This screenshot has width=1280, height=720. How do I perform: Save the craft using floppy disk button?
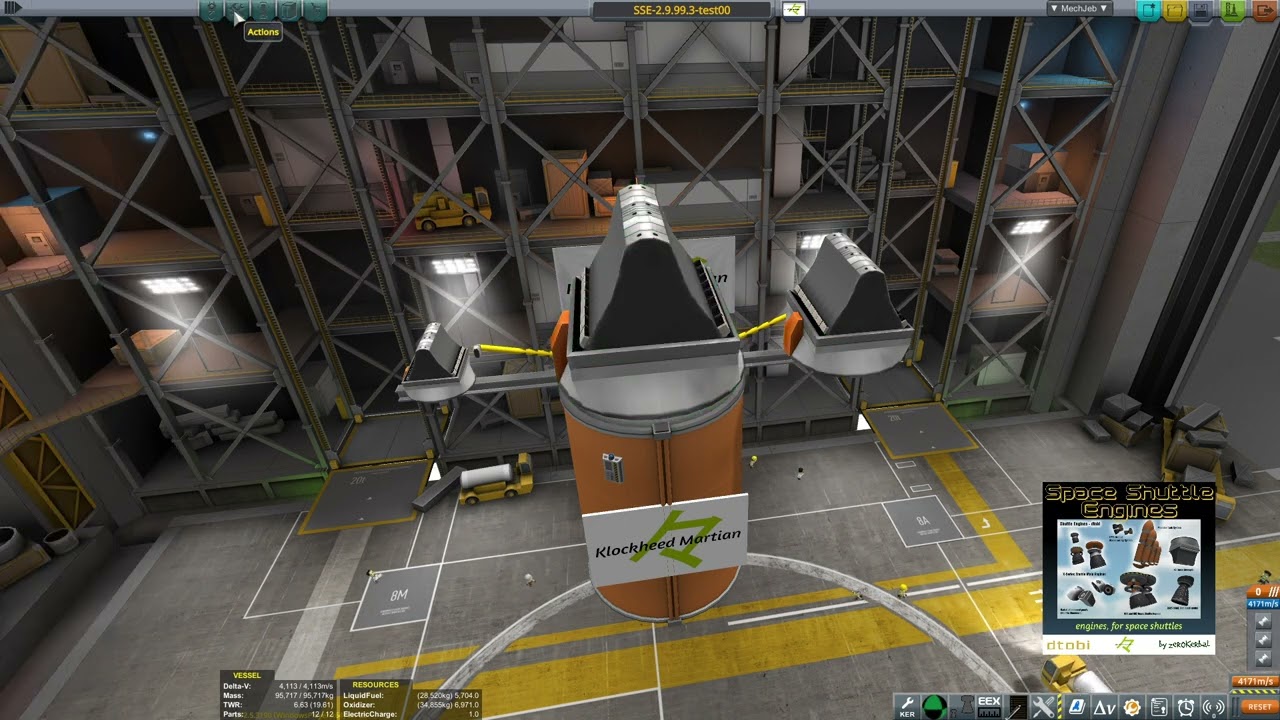click(1201, 10)
